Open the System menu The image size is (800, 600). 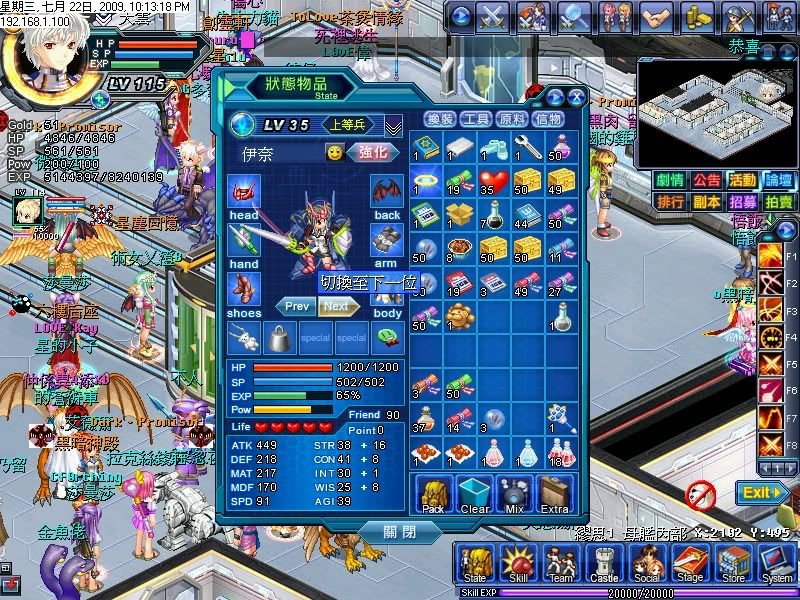pyautogui.click(x=776, y=563)
